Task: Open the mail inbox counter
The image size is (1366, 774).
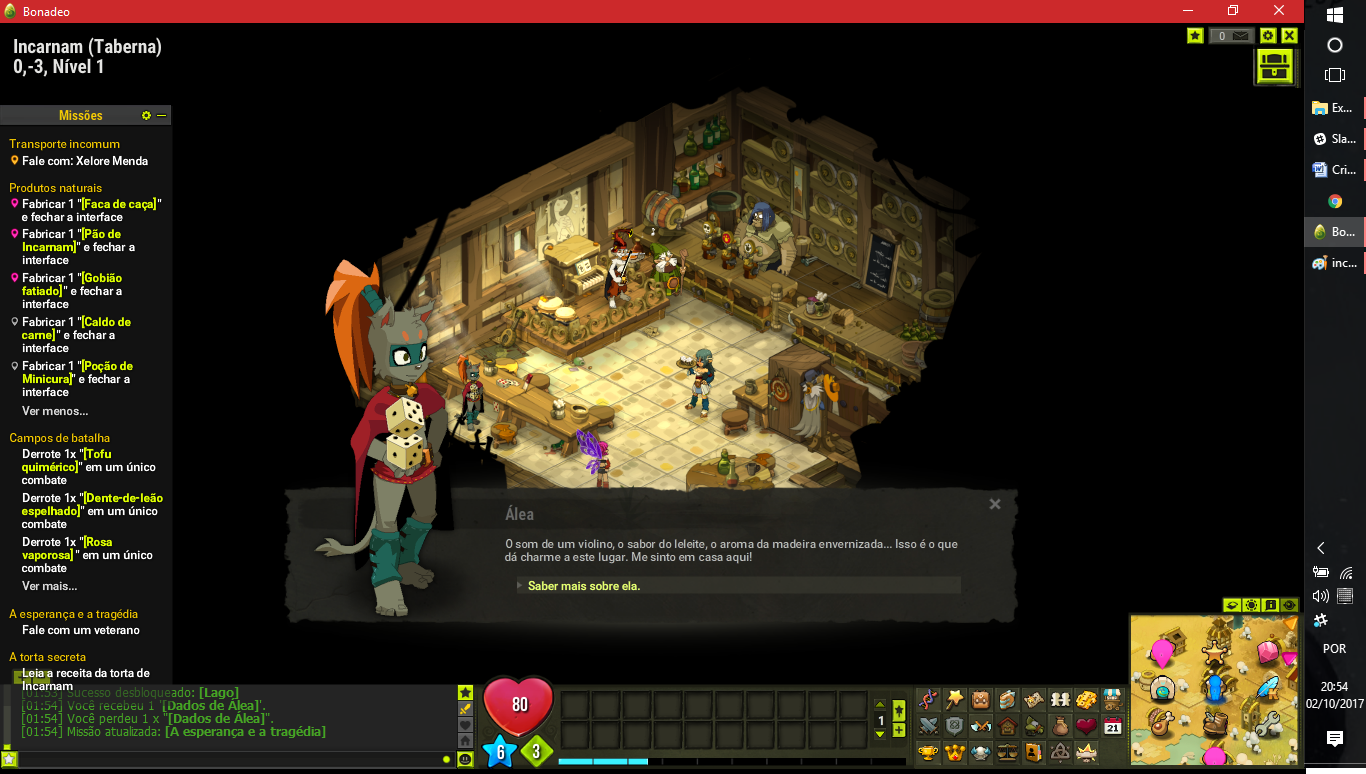Action: click(x=1231, y=36)
